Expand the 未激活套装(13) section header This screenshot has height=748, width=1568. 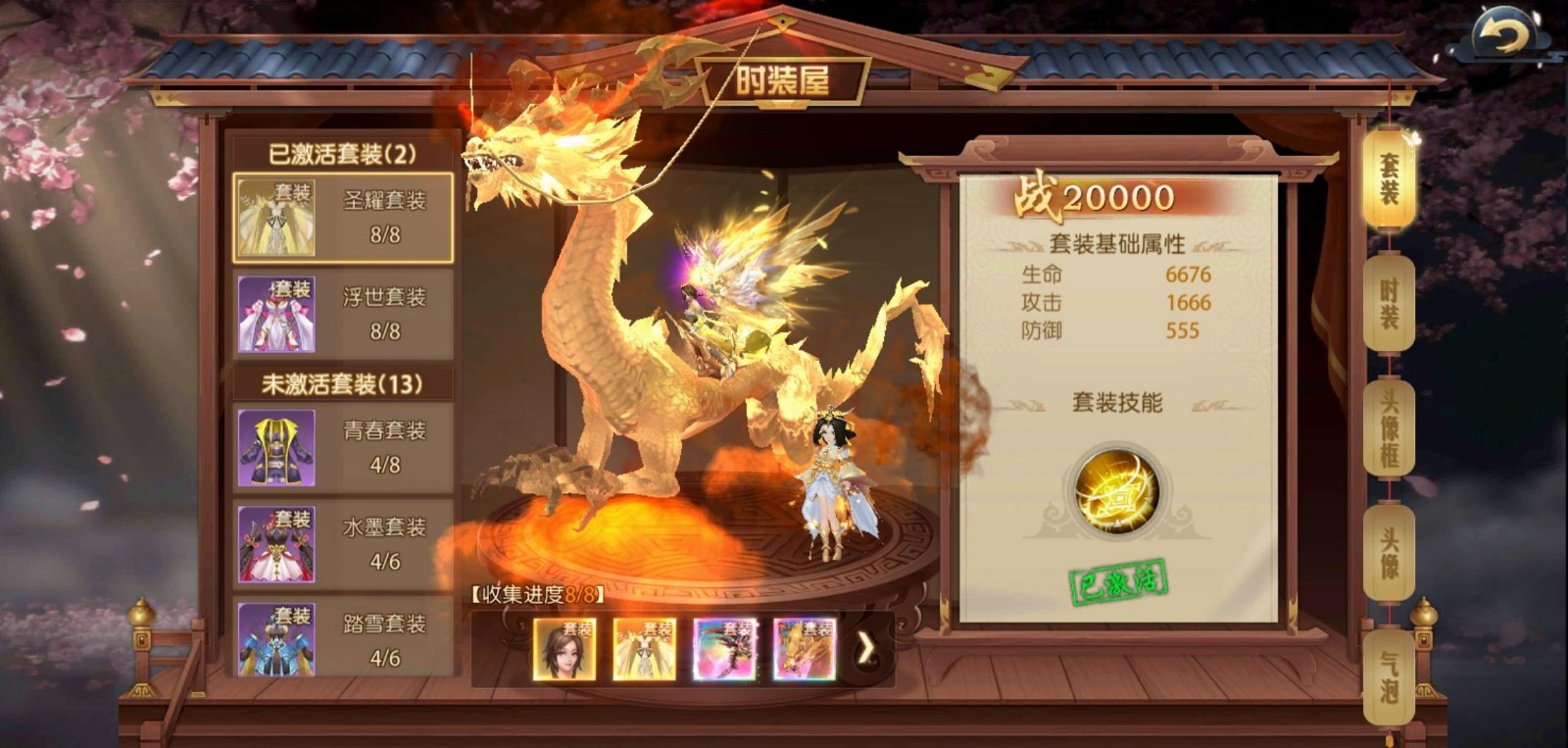pos(340,382)
